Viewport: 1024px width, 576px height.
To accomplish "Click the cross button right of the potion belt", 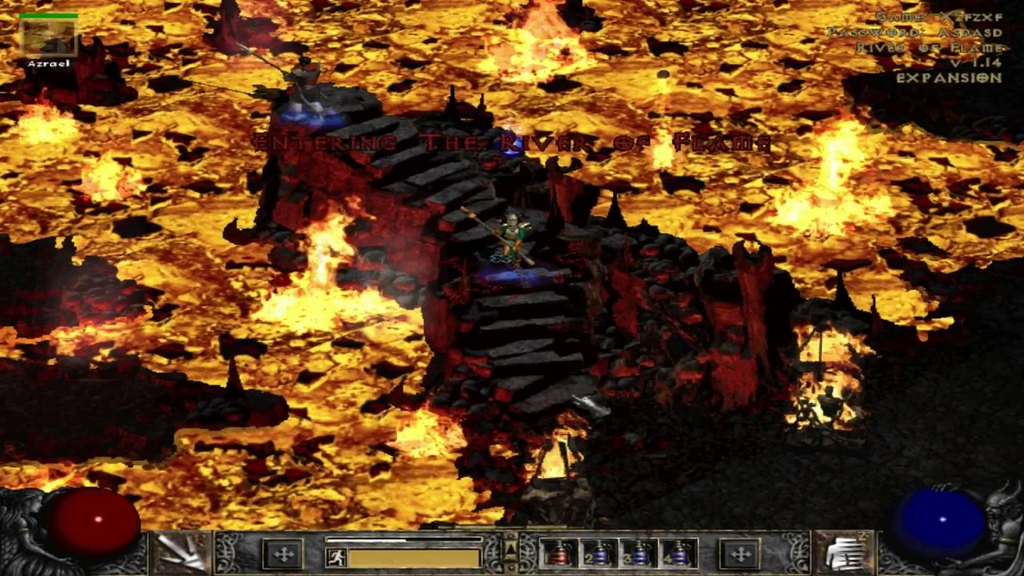I will pos(740,553).
